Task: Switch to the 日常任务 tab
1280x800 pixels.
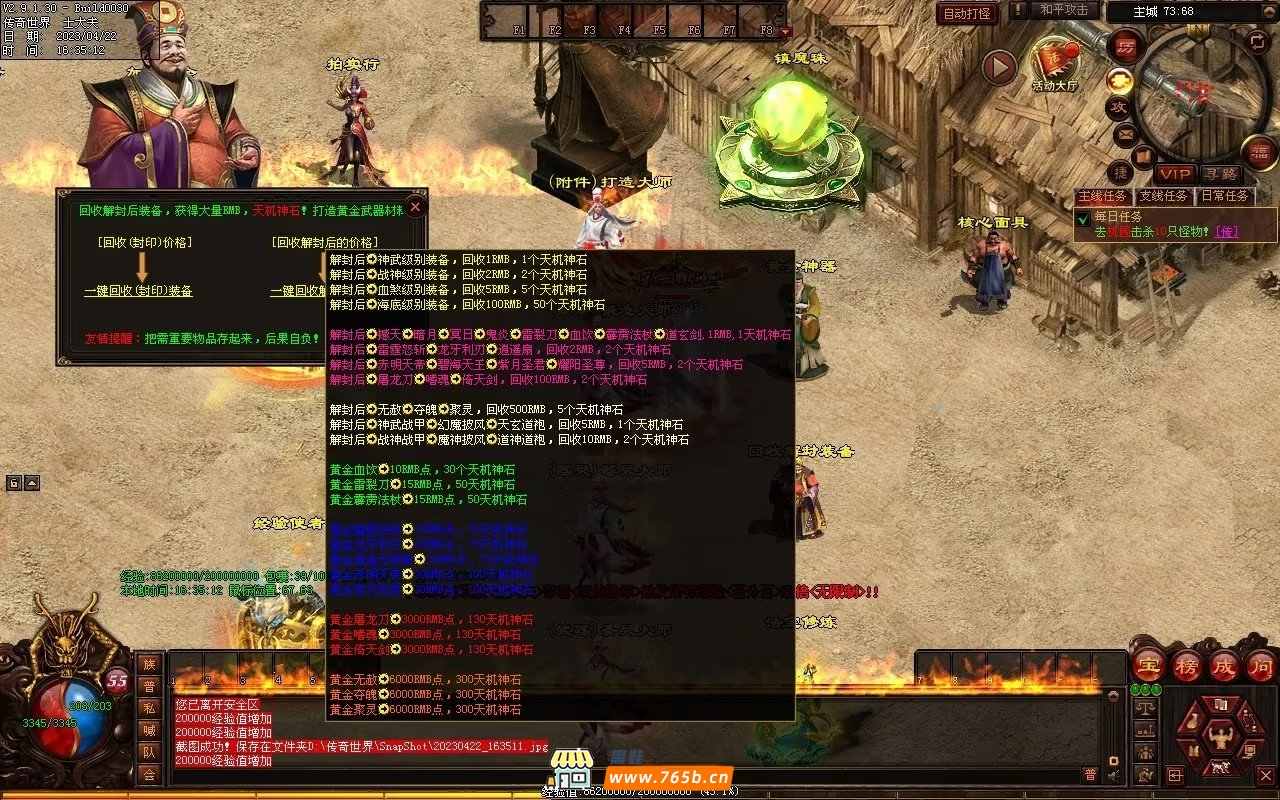Action: (1225, 196)
